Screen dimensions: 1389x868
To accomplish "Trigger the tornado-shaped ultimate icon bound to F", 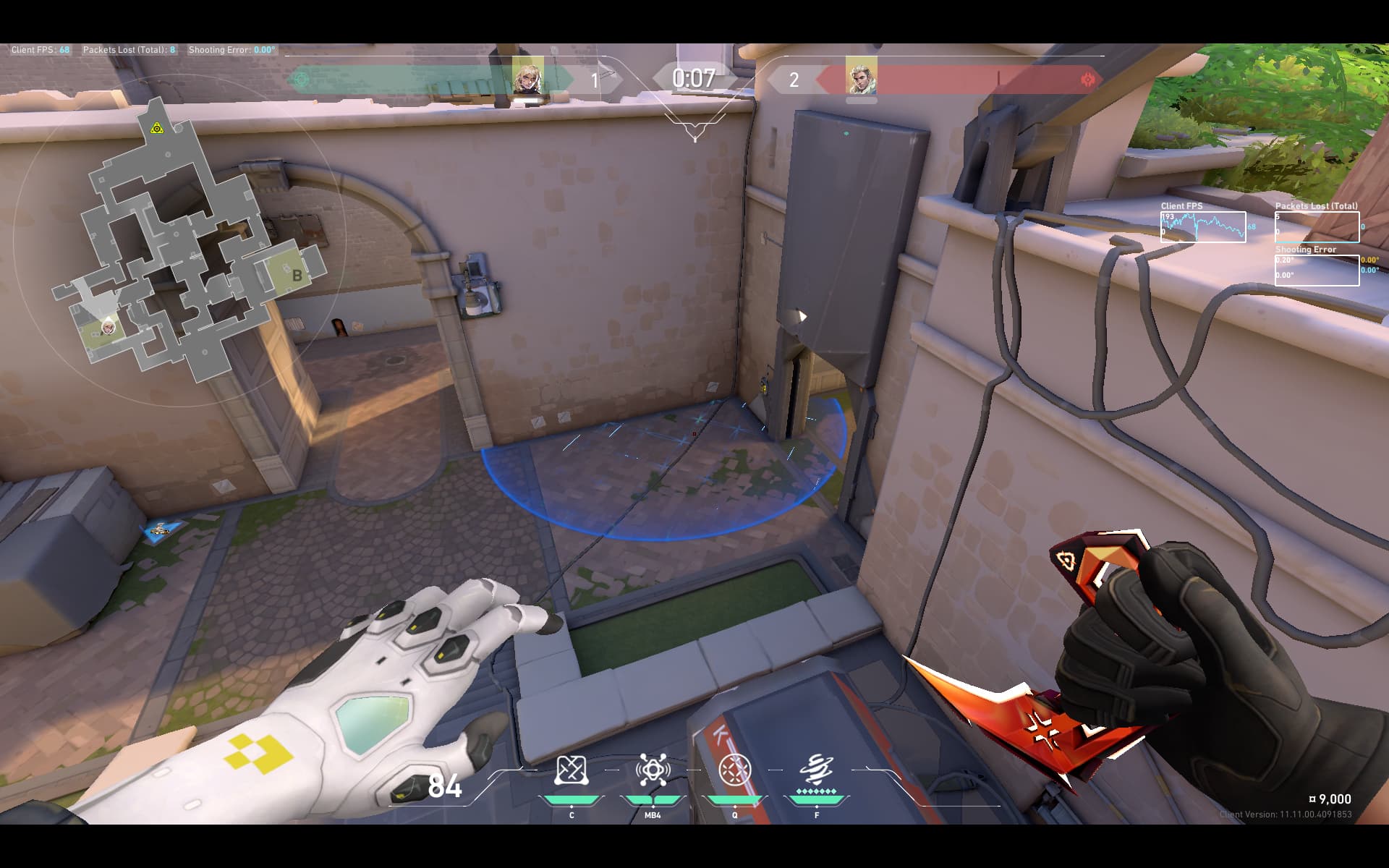I will click(x=816, y=771).
